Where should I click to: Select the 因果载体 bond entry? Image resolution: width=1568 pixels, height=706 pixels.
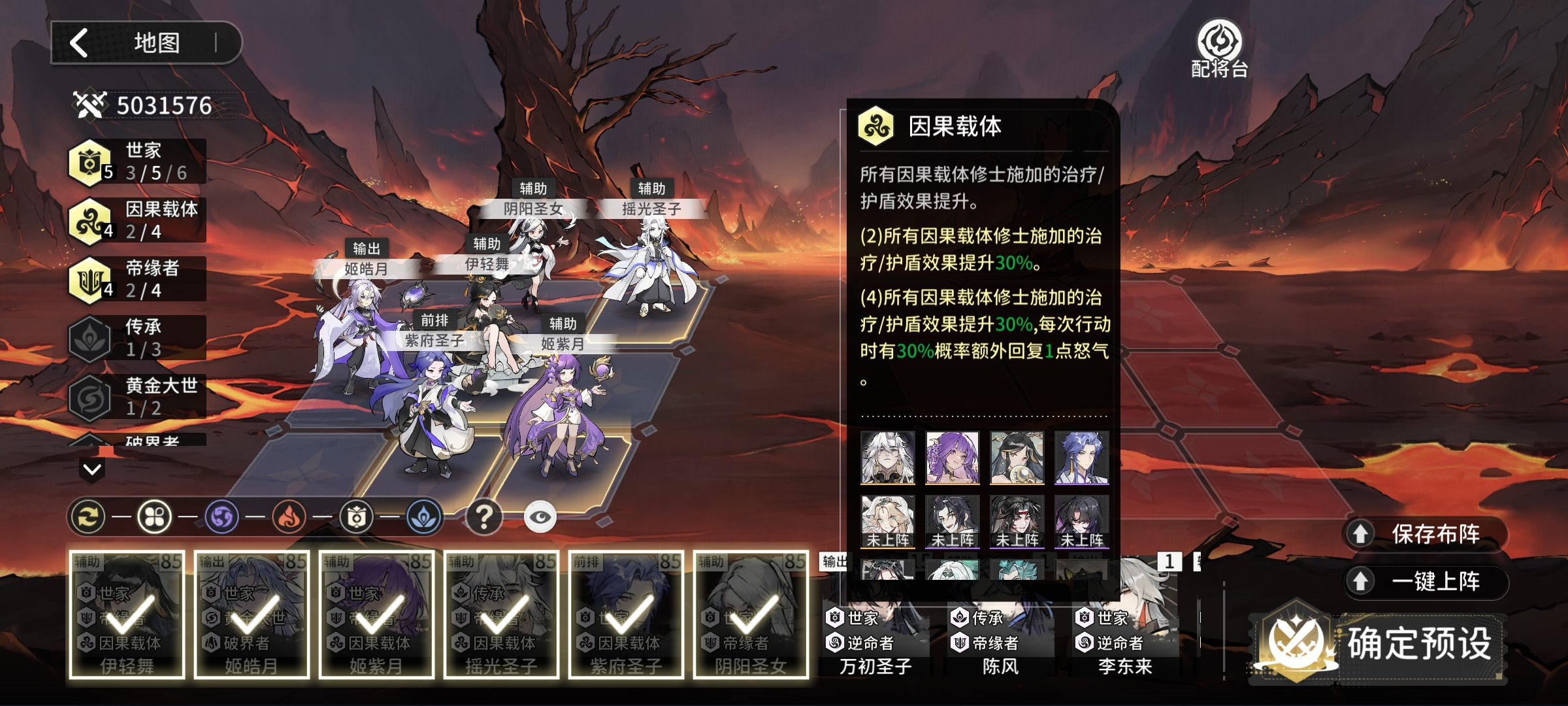[137, 220]
